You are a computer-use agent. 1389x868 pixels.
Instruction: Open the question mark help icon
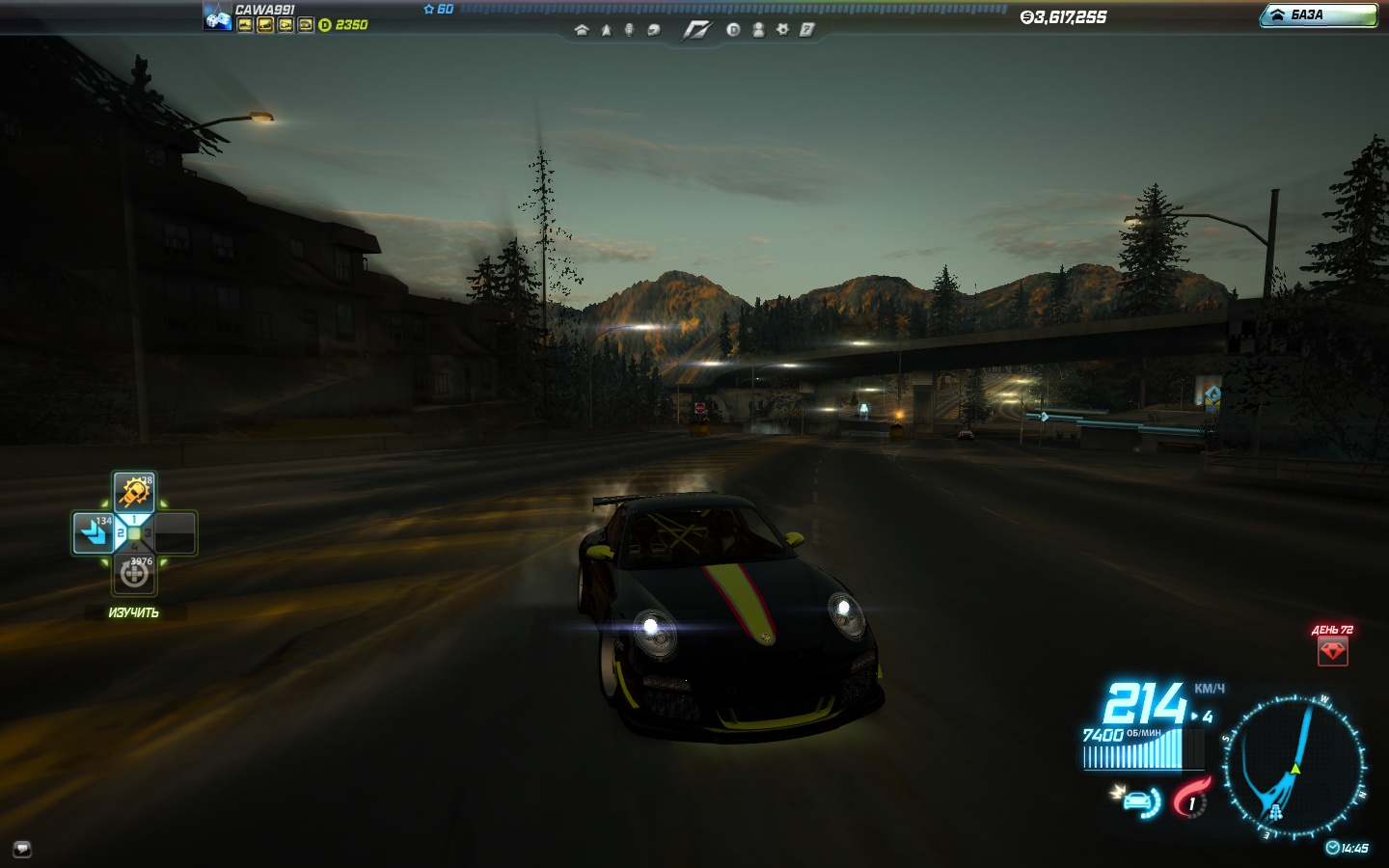[x=806, y=30]
